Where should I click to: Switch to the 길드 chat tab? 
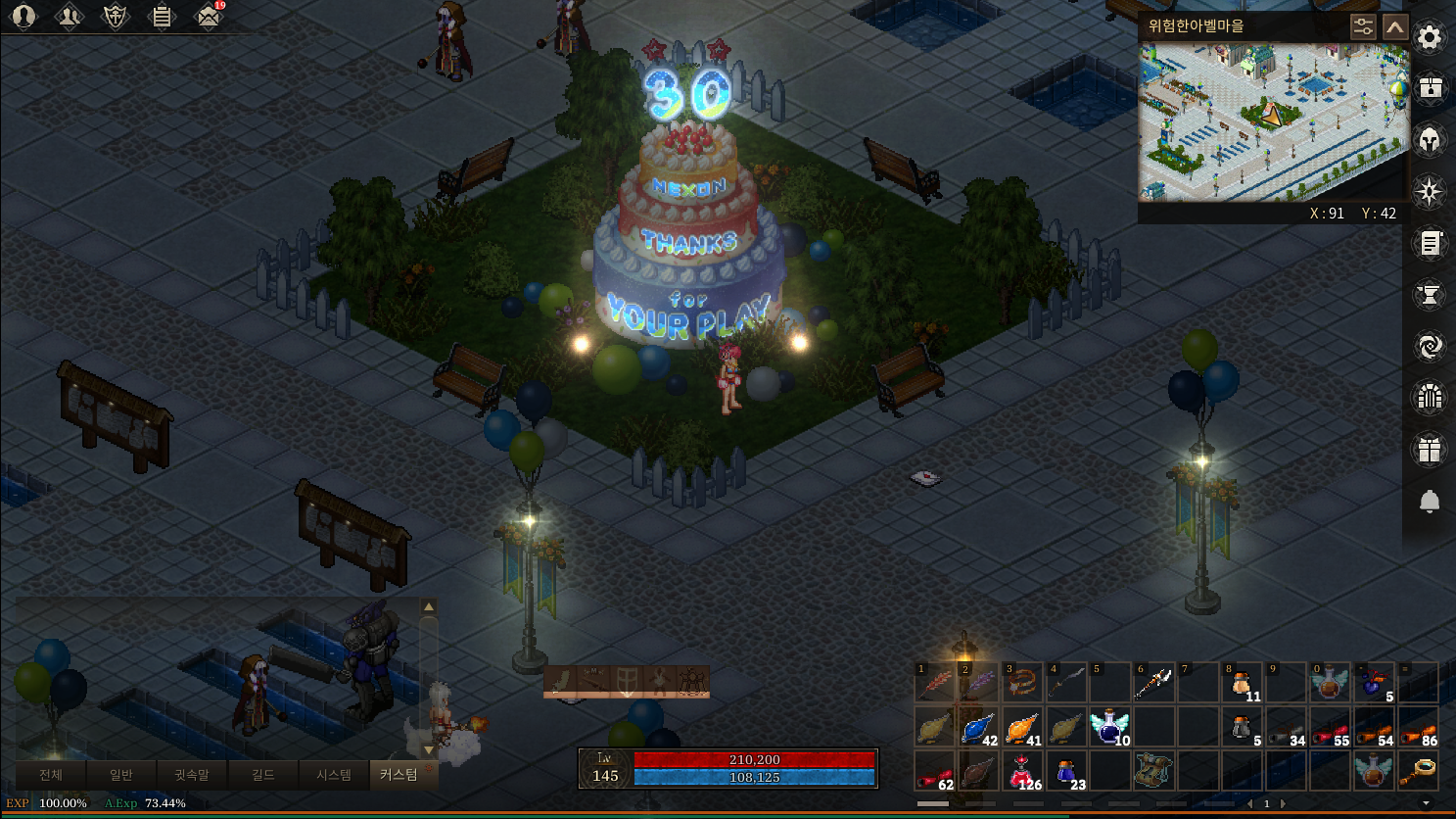(262, 775)
